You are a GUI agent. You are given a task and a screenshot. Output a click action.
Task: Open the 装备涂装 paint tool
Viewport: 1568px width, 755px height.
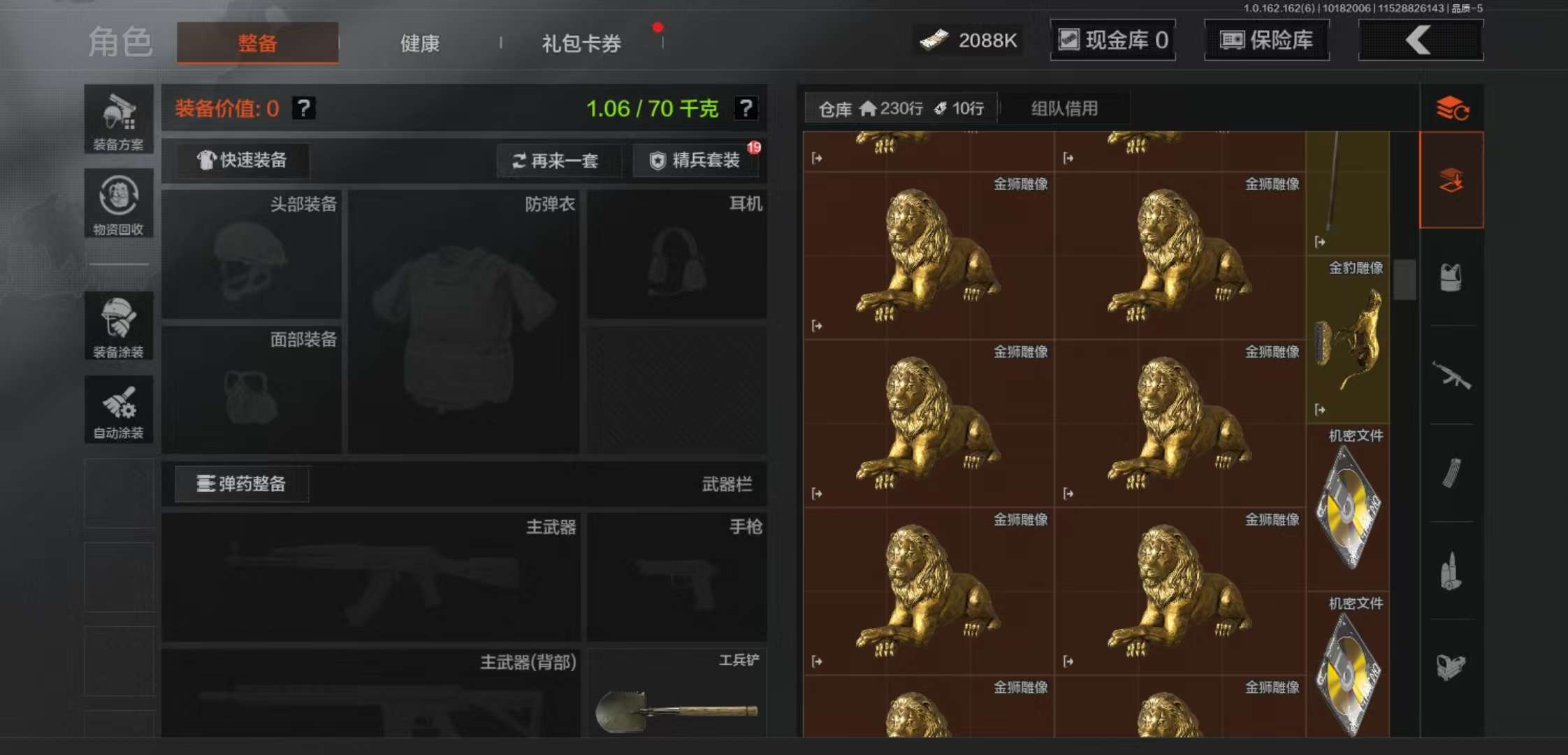119,325
